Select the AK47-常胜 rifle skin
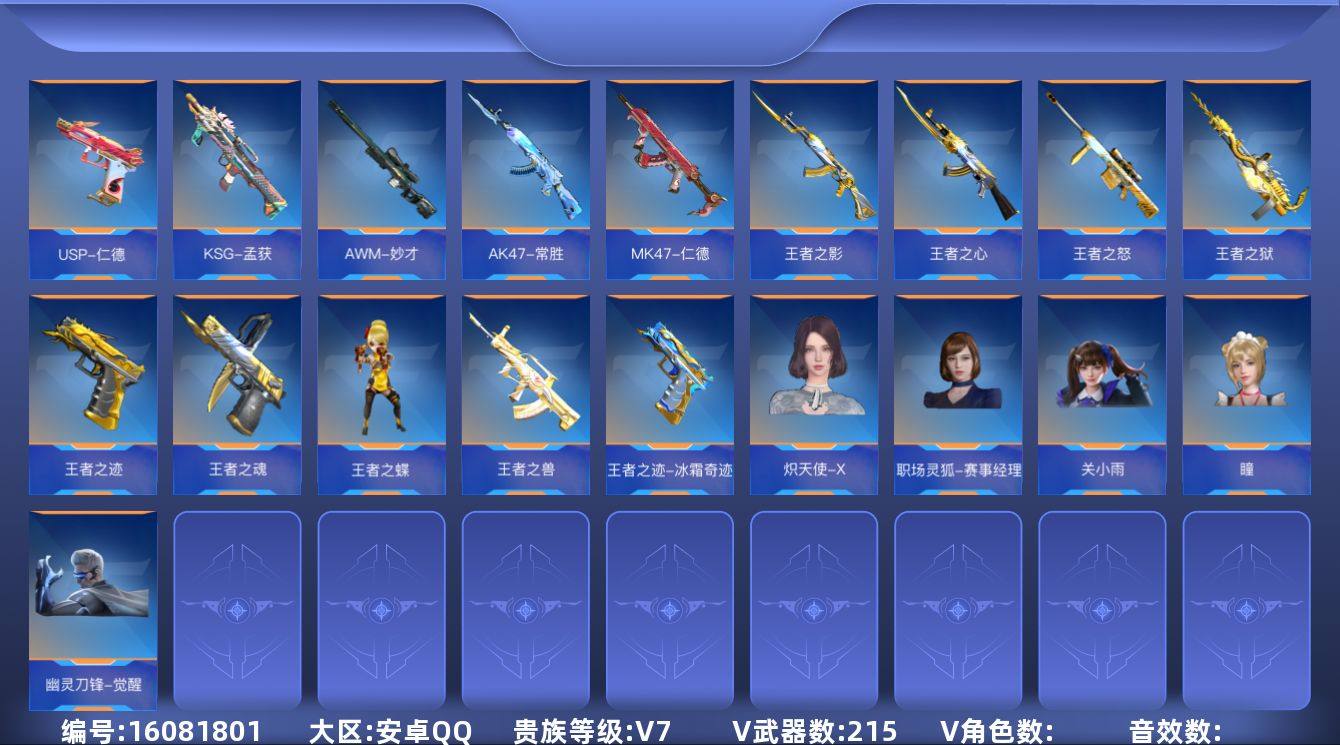Viewport: 1340px width, 745px height. (525, 170)
